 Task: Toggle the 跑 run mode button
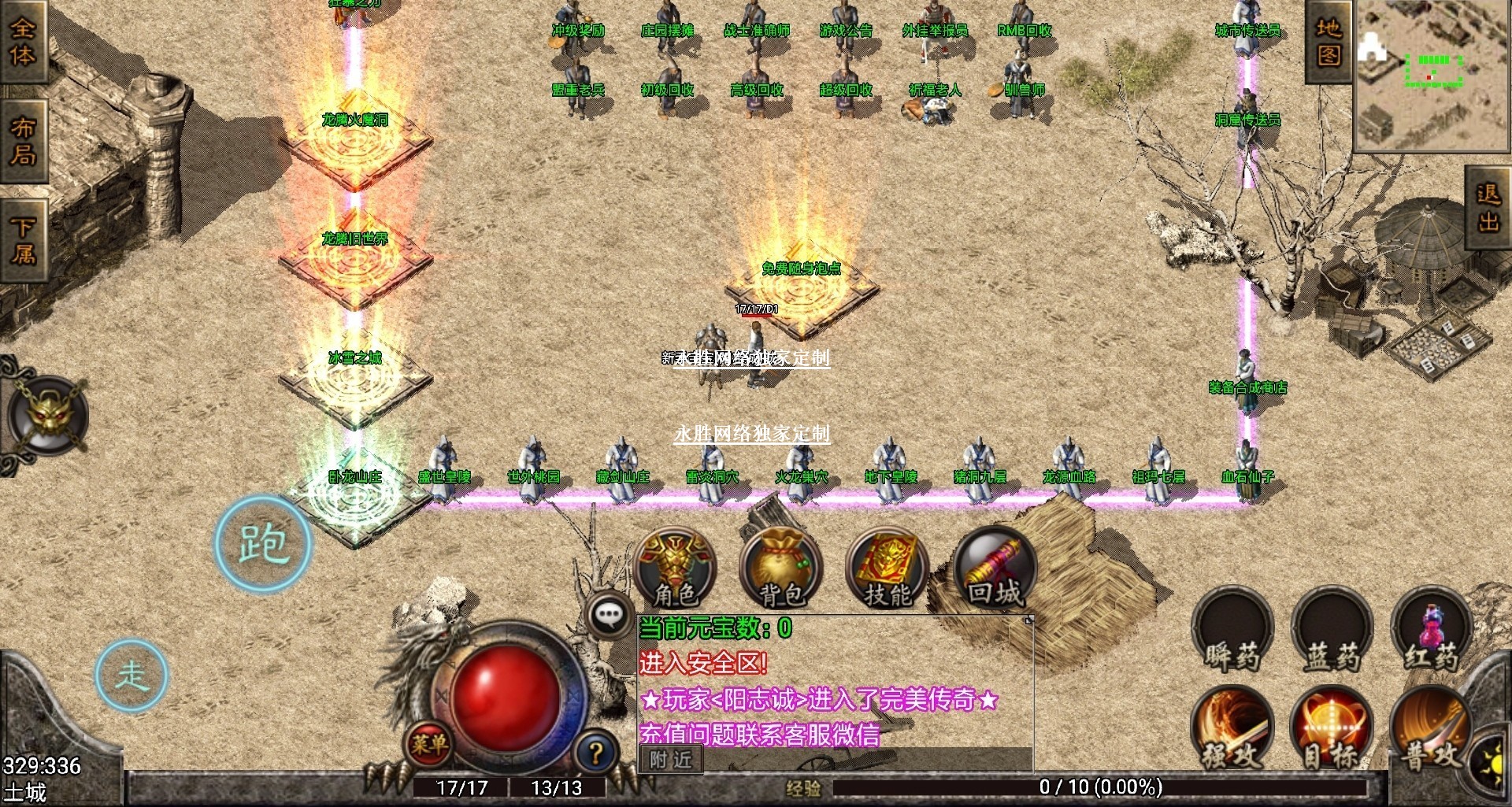tap(263, 544)
